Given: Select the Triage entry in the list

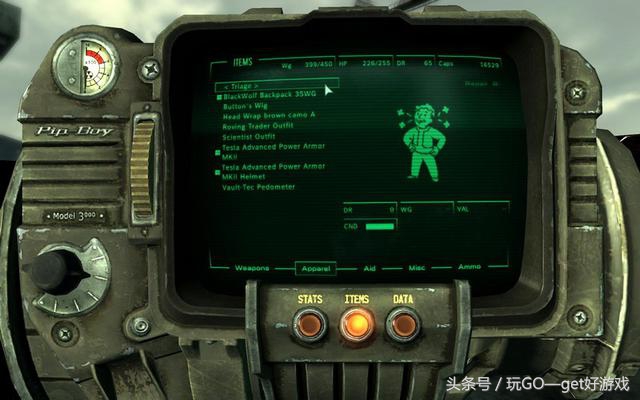Looking at the screenshot, I should click(245, 87).
